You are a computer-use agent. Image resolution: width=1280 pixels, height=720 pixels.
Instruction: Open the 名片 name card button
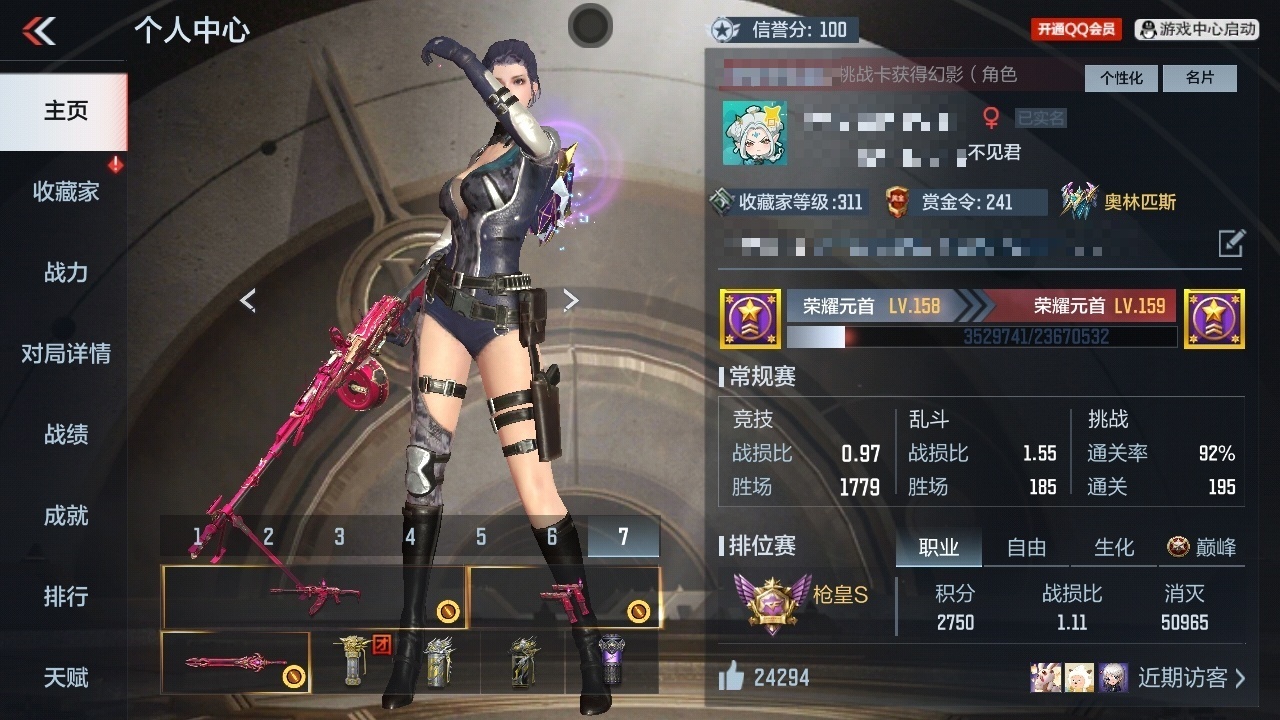pyautogui.click(x=1200, y=78)
